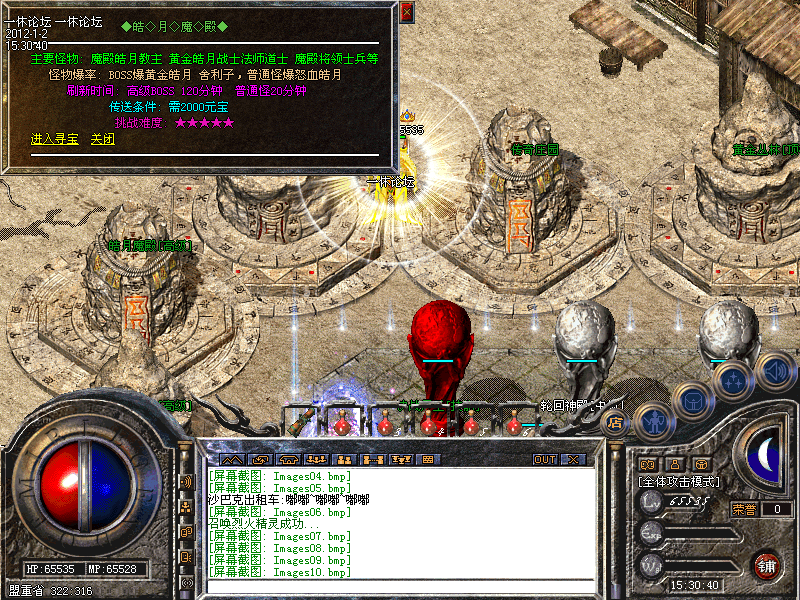Click the 荣誉 honor label
Screen dimensions: 800x600
pyautogui.click(x=744, y=508)
